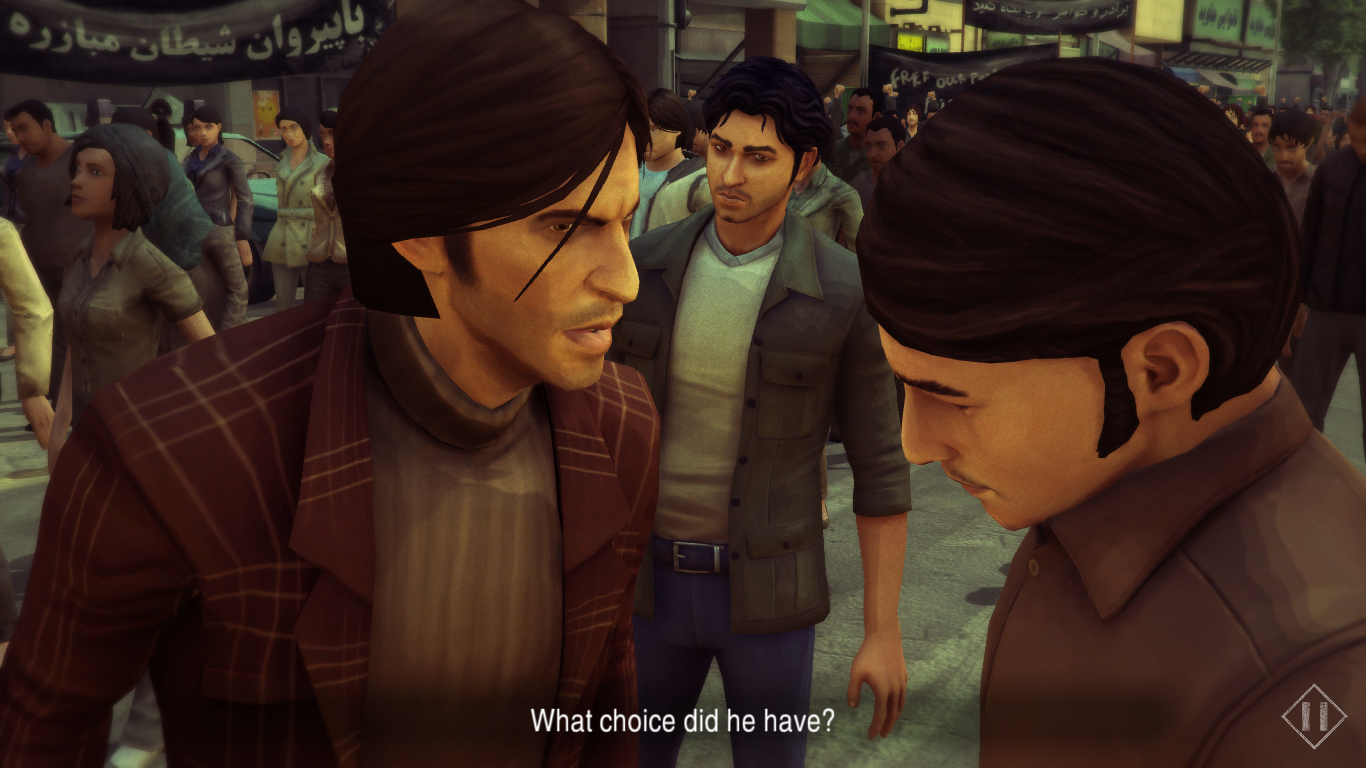
Task: Pause the cutscene with the diamond button
Action: (x=1313, y=716)
